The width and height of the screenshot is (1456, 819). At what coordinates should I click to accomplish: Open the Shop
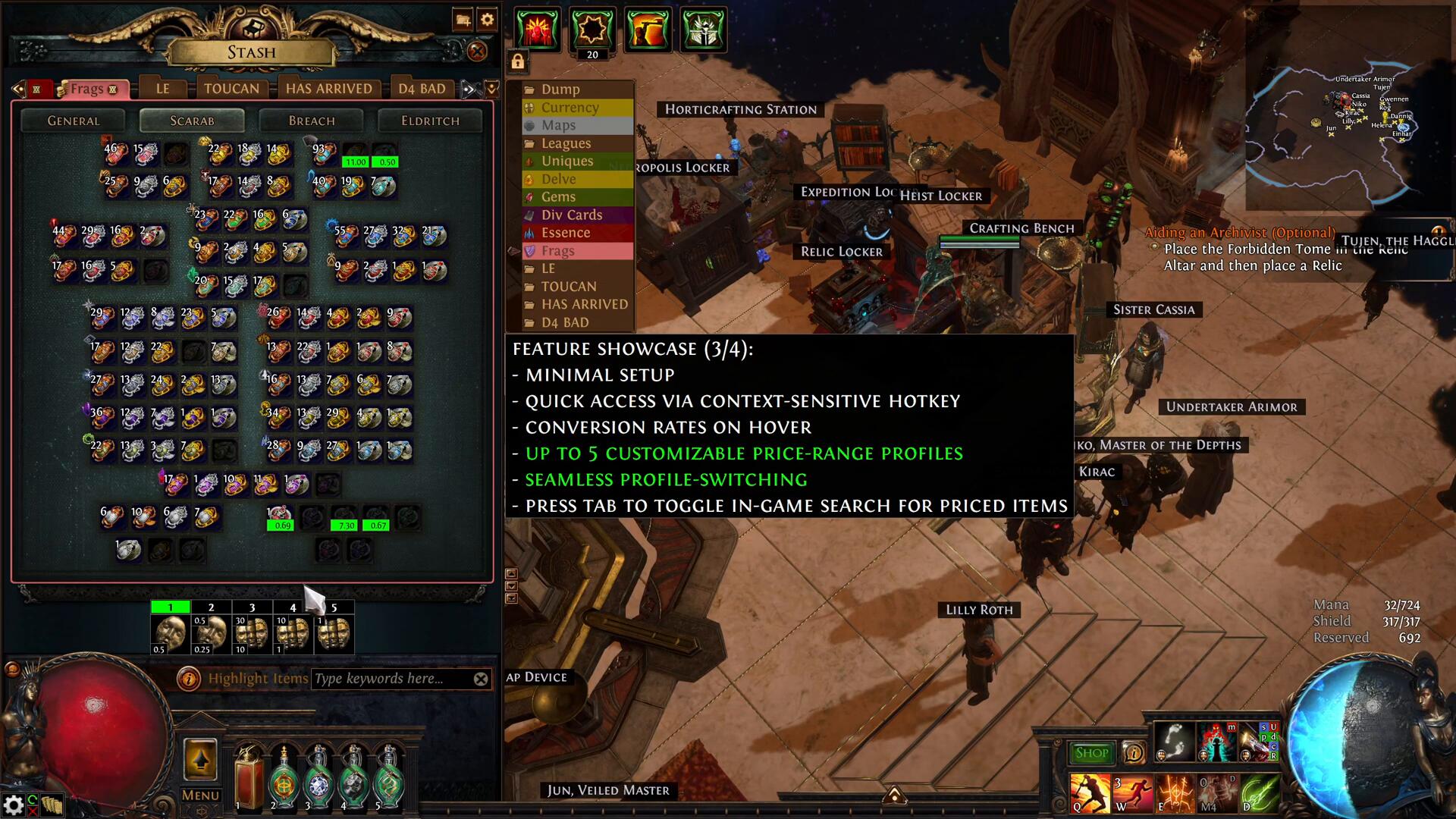(x=1091, y=753)
